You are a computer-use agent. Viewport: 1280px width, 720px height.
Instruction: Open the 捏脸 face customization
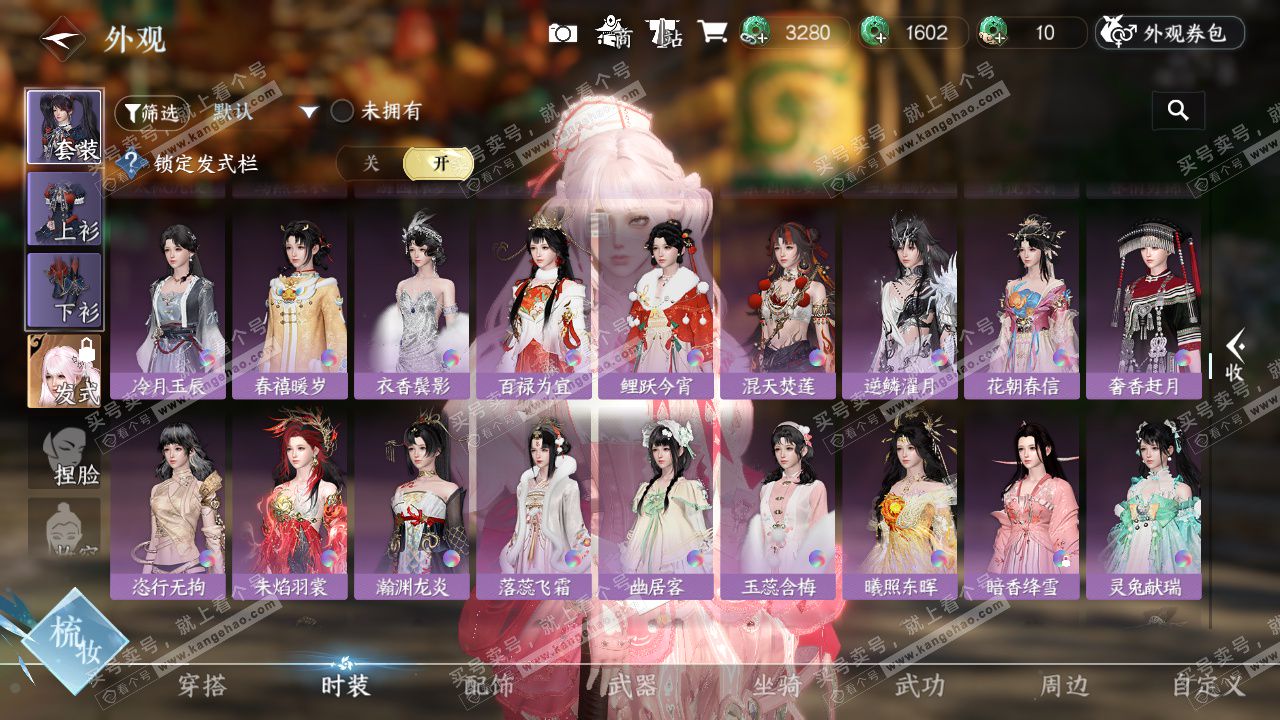[x=64, y=455]
